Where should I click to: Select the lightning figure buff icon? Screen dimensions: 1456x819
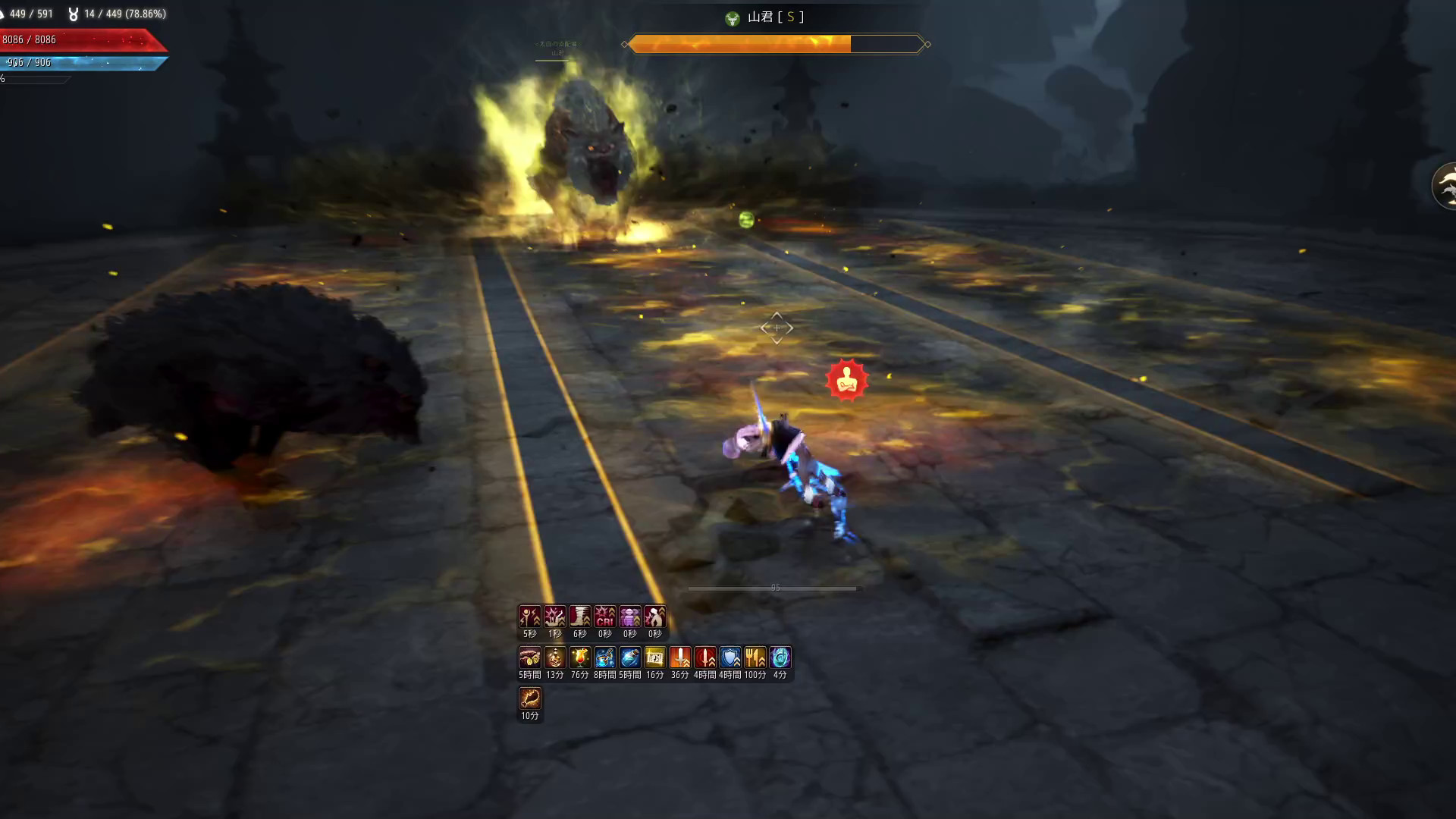530,617
